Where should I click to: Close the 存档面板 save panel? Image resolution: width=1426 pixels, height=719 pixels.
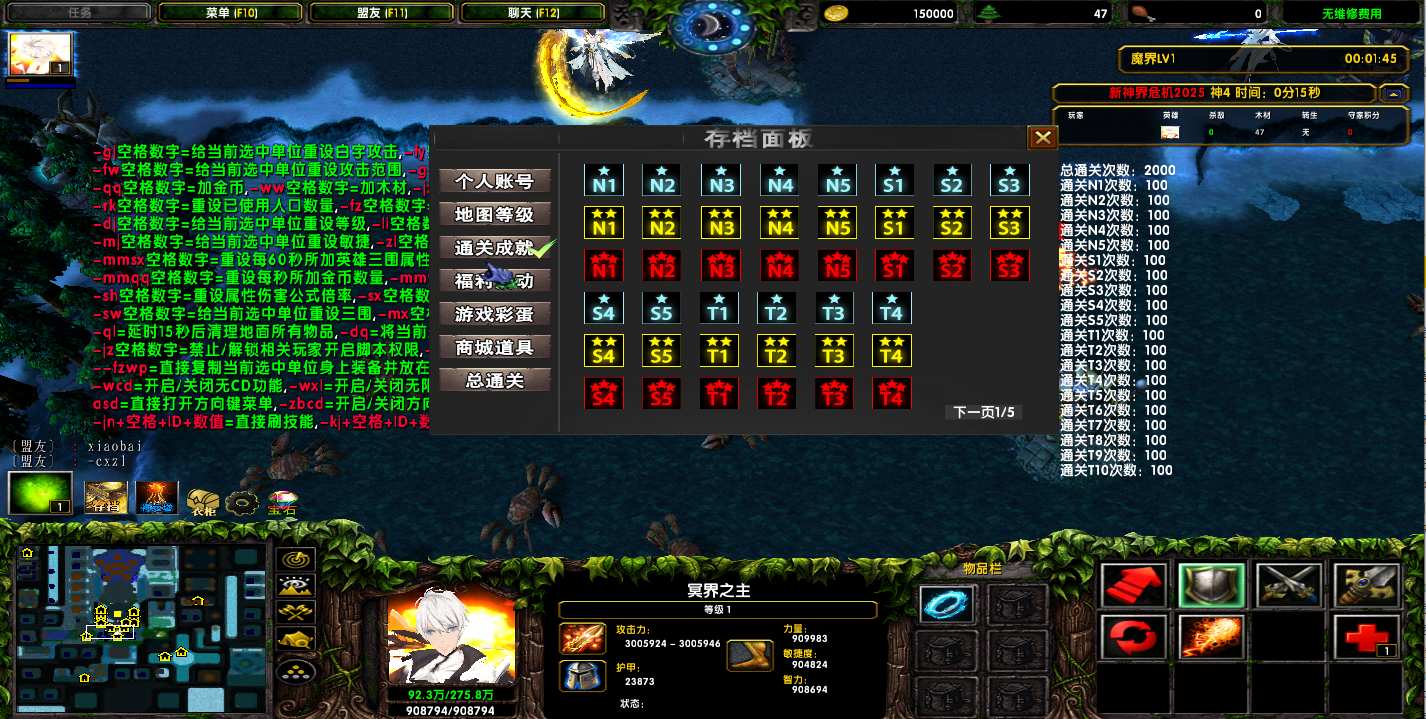pyautogui.click(x=1042, y=138)
